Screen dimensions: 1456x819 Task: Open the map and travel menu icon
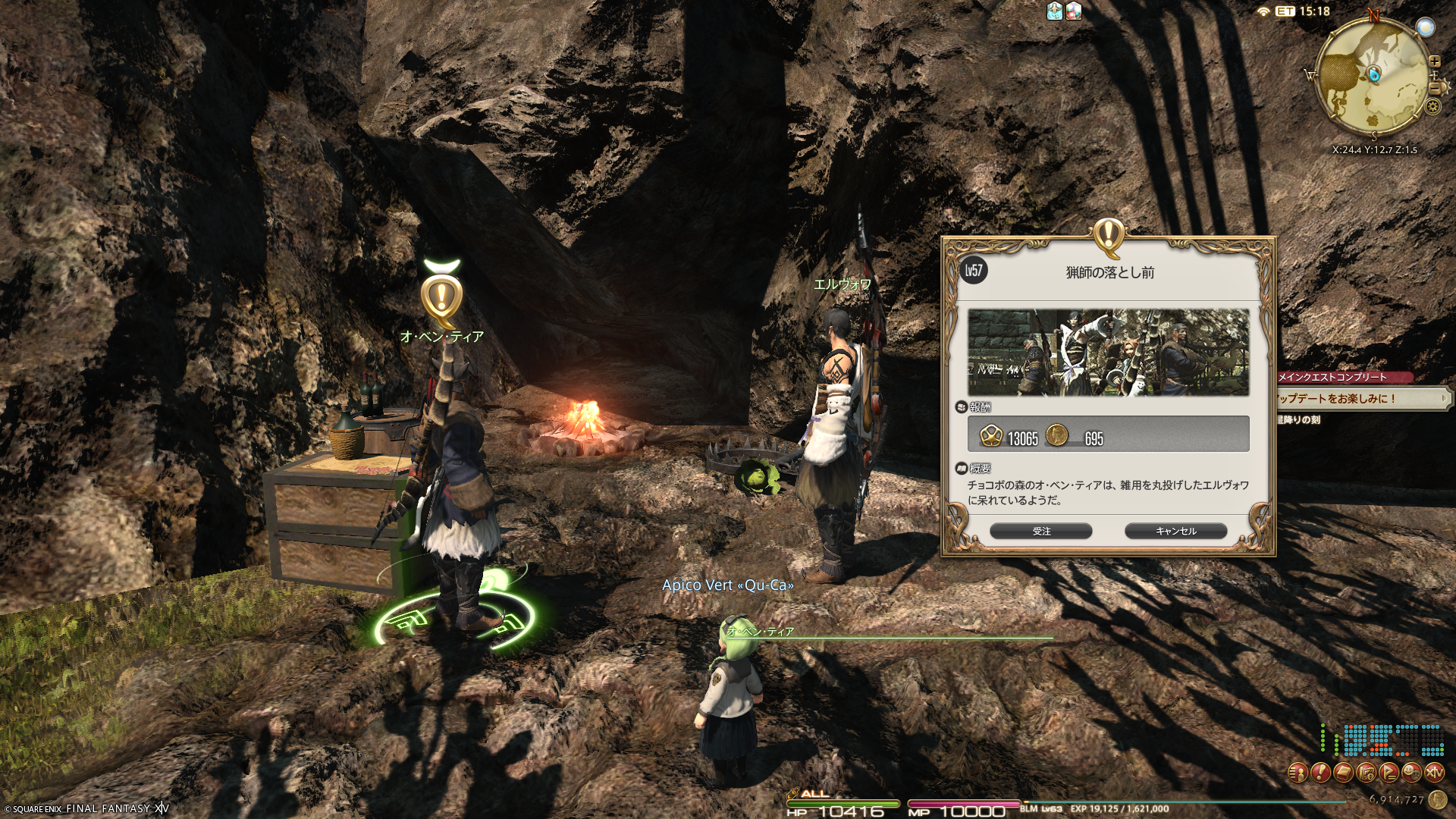[1366, 773]
